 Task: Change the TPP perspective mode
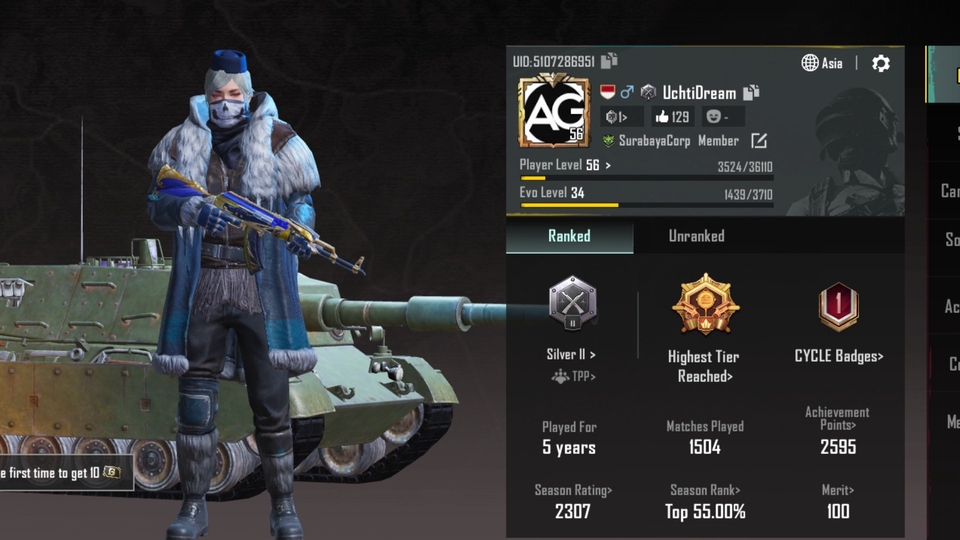pos(573,377)
